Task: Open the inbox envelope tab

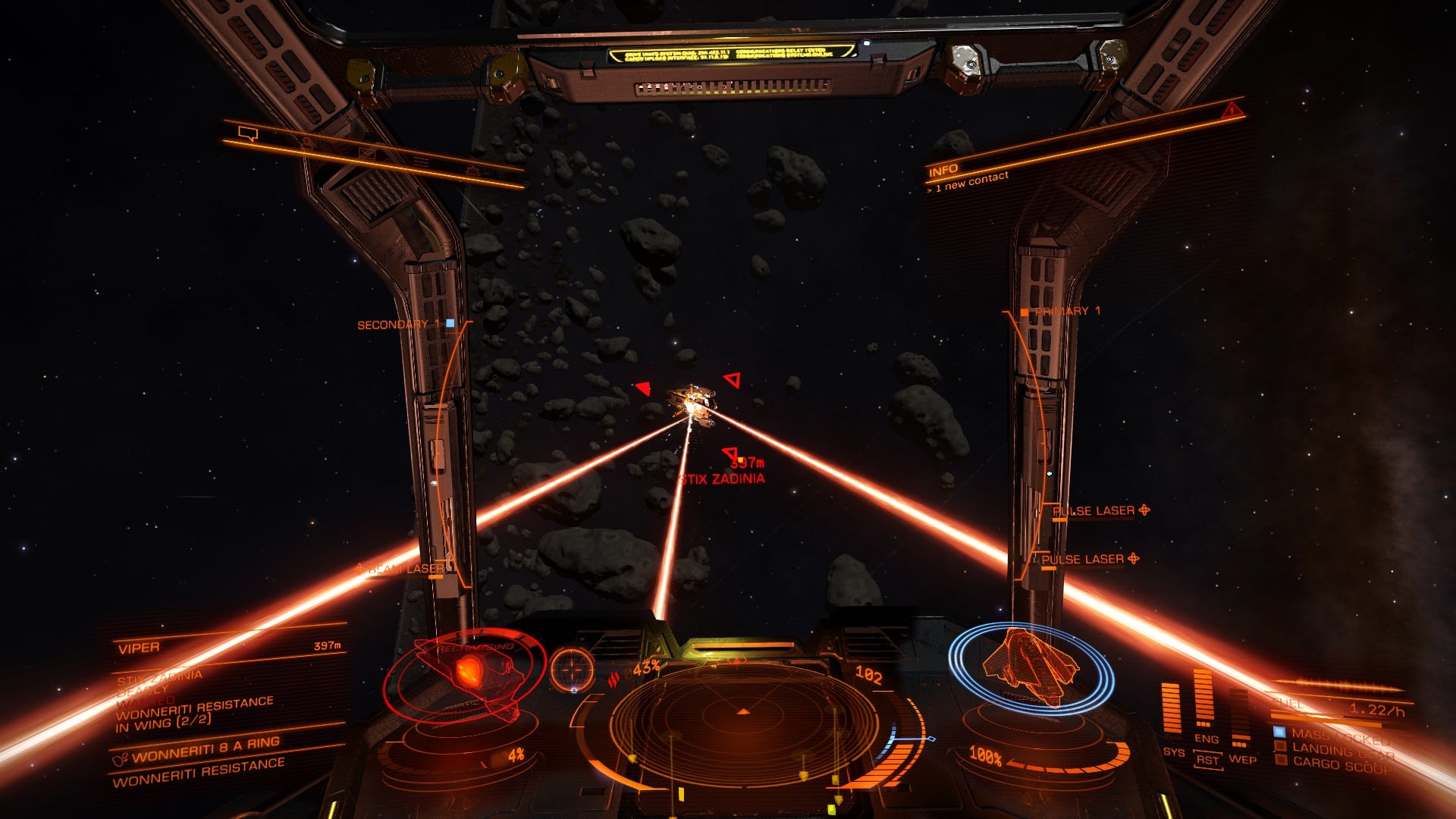Action: (x=367, y=153)
